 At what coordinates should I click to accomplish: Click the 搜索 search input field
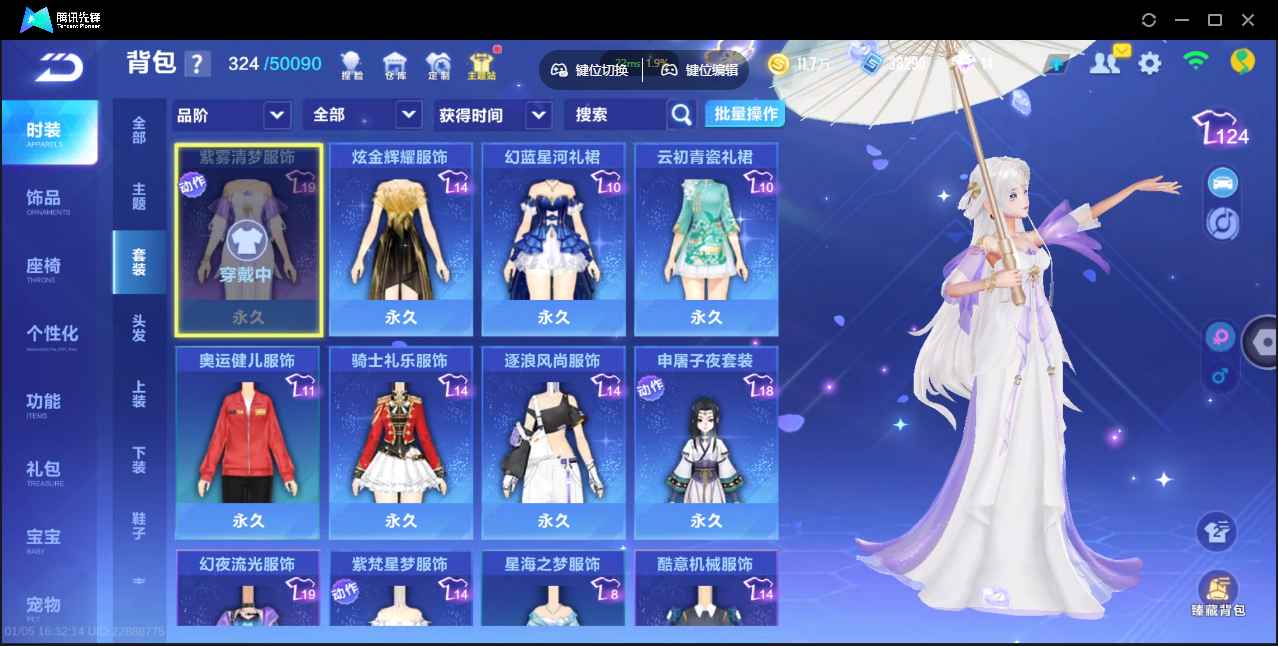click(x=614, y=115)
